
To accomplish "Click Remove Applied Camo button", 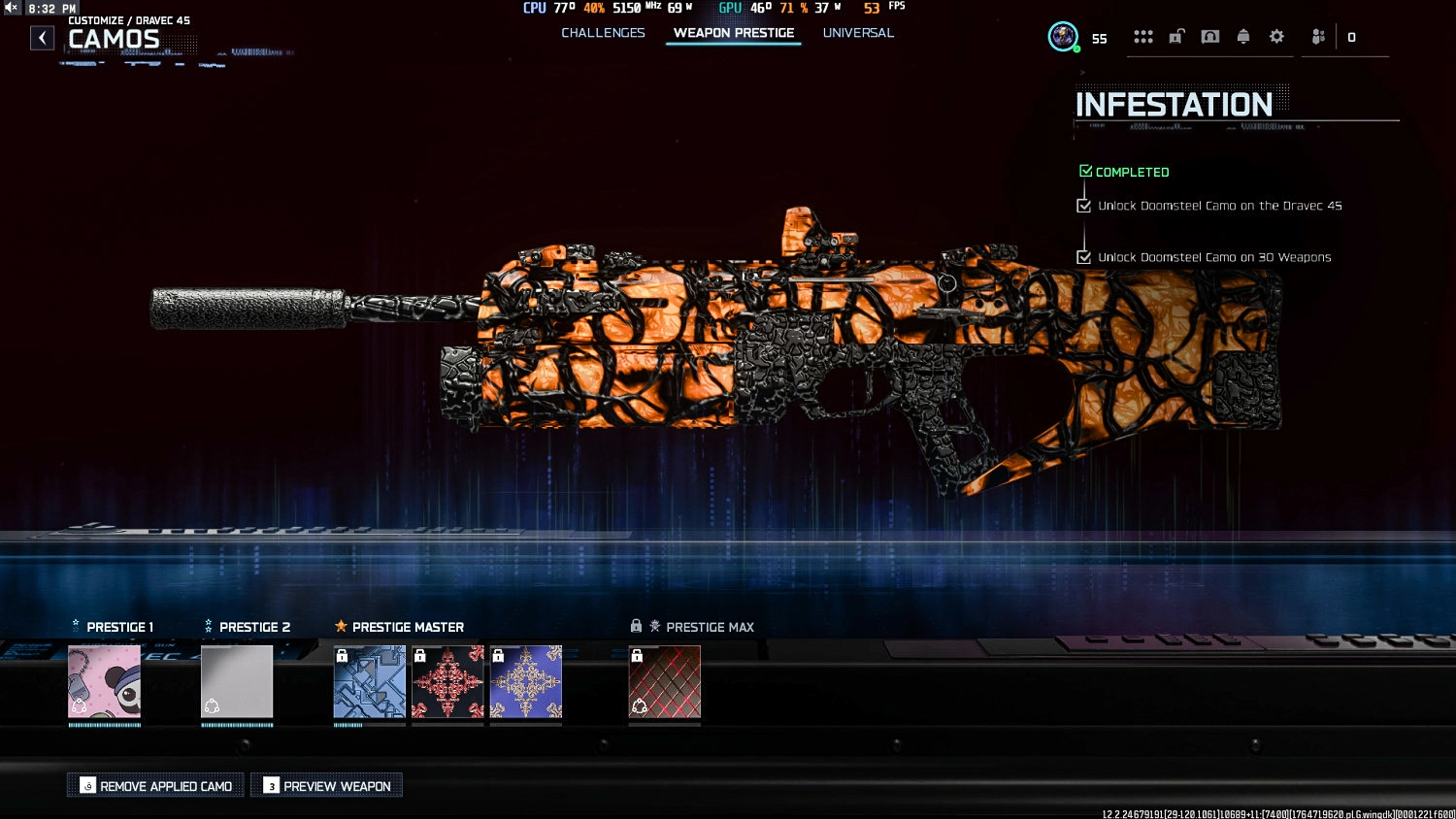I will [155, 785].
